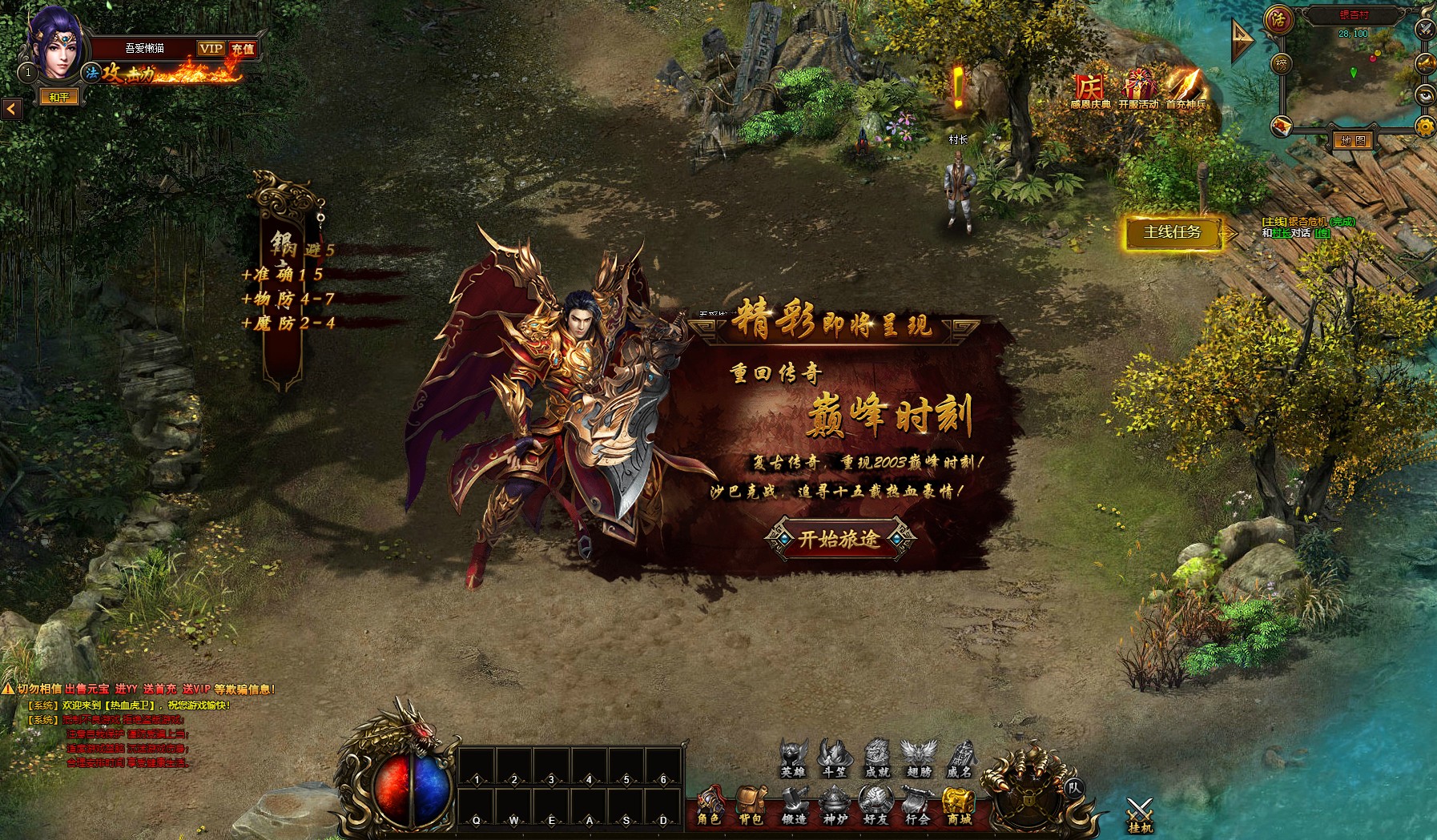Screen dimensions: 1437x840
Task: Click the 开始旅途 start journey button
Action: coord(839,539)
